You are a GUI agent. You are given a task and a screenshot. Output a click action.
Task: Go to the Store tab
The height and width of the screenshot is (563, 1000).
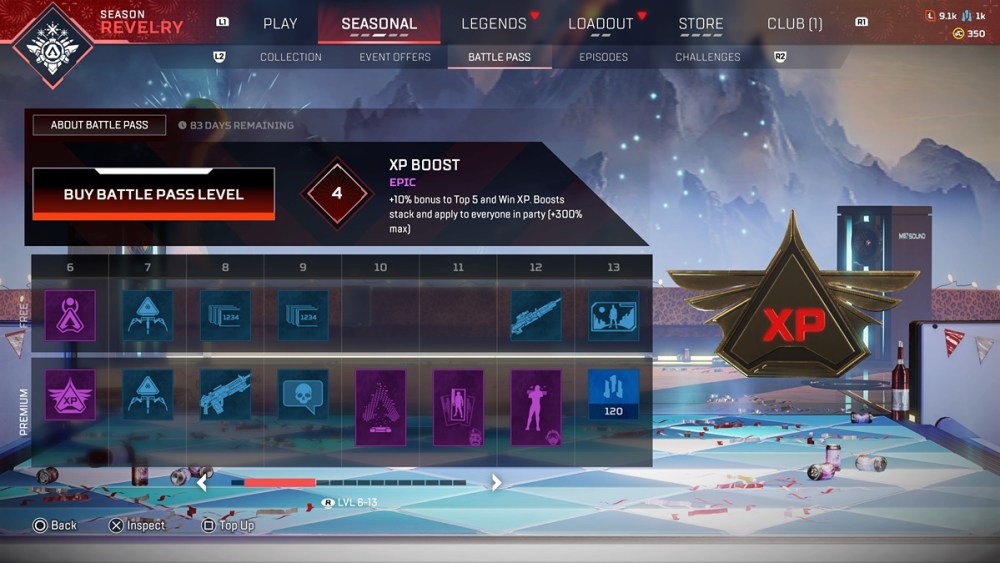pos(701,24)
